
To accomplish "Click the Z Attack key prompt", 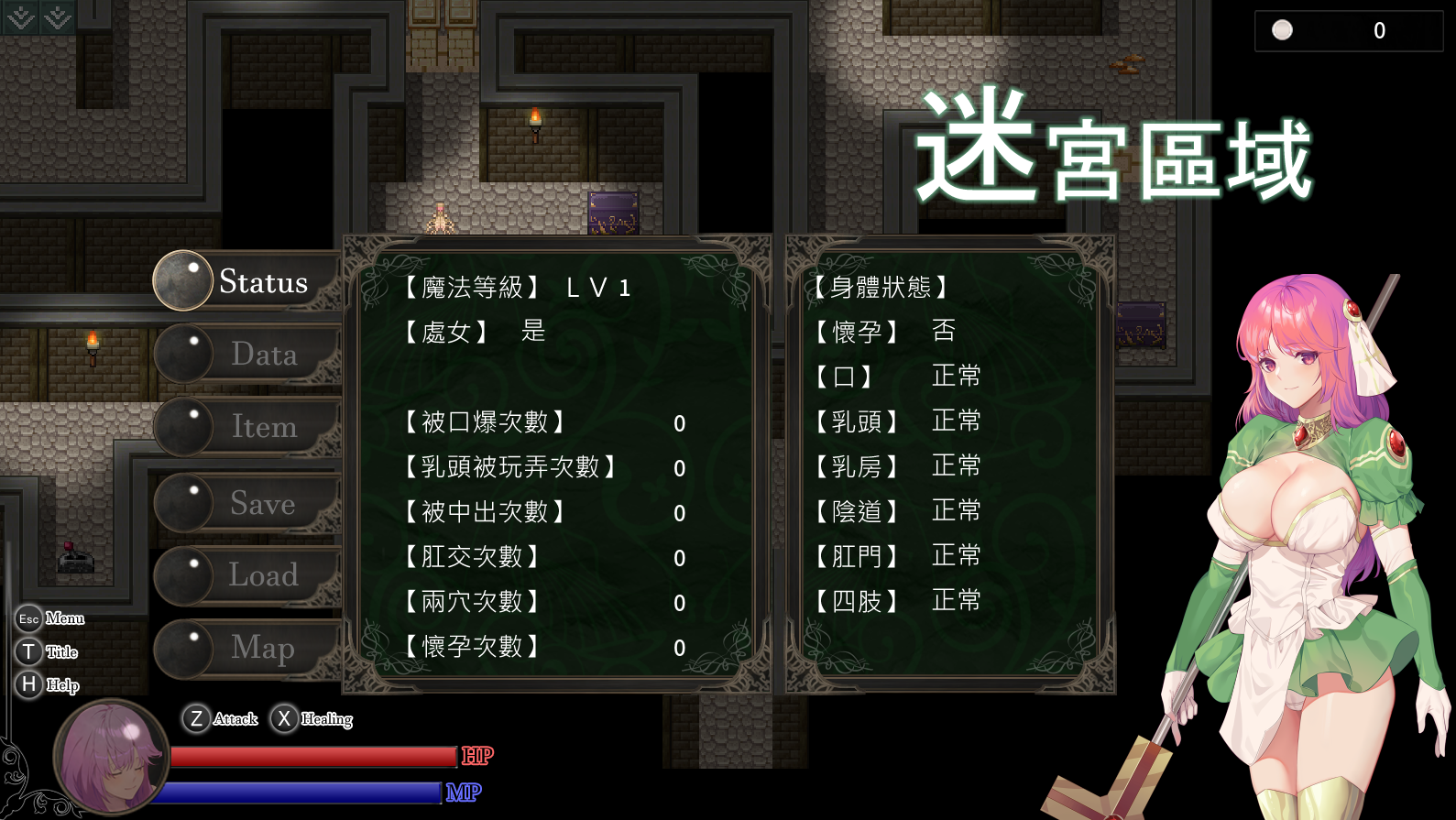I will [220, 719].
